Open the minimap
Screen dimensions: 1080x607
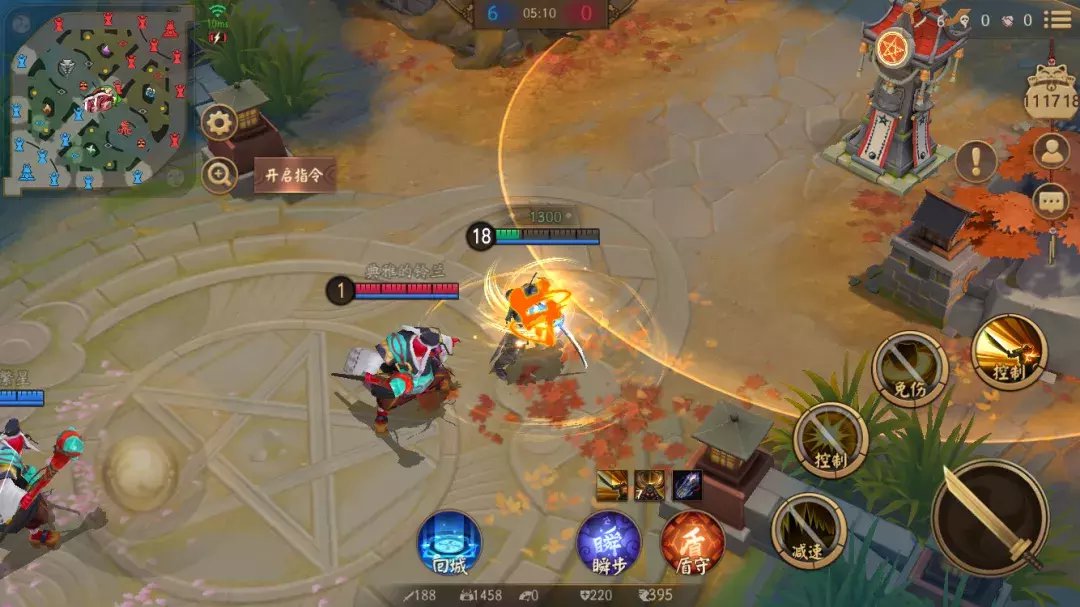(97, 100)
